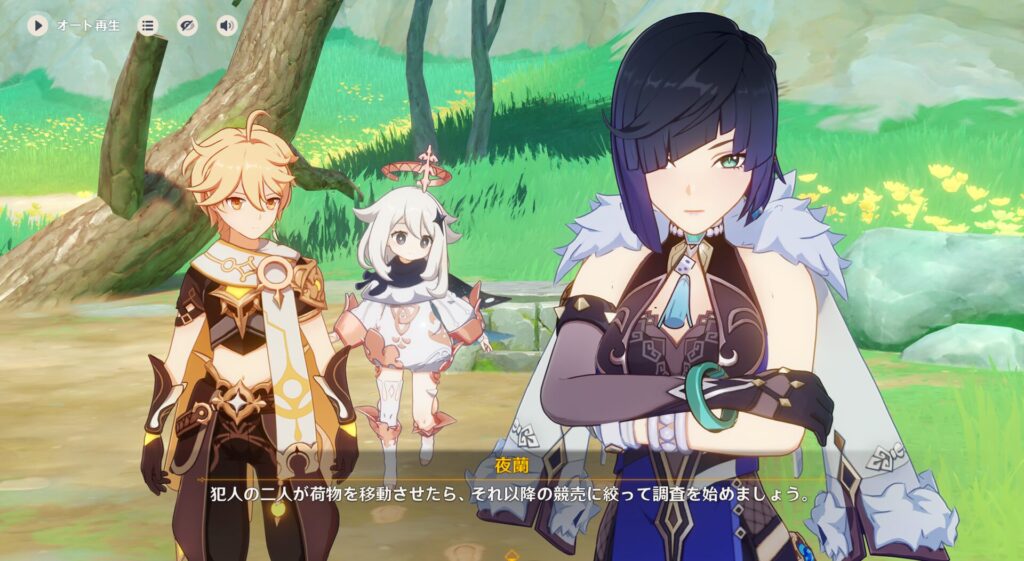This screenshot has height=561, width=1024.
Task: Hide the dialogue interface with eye icon
Action: [187, 25]
